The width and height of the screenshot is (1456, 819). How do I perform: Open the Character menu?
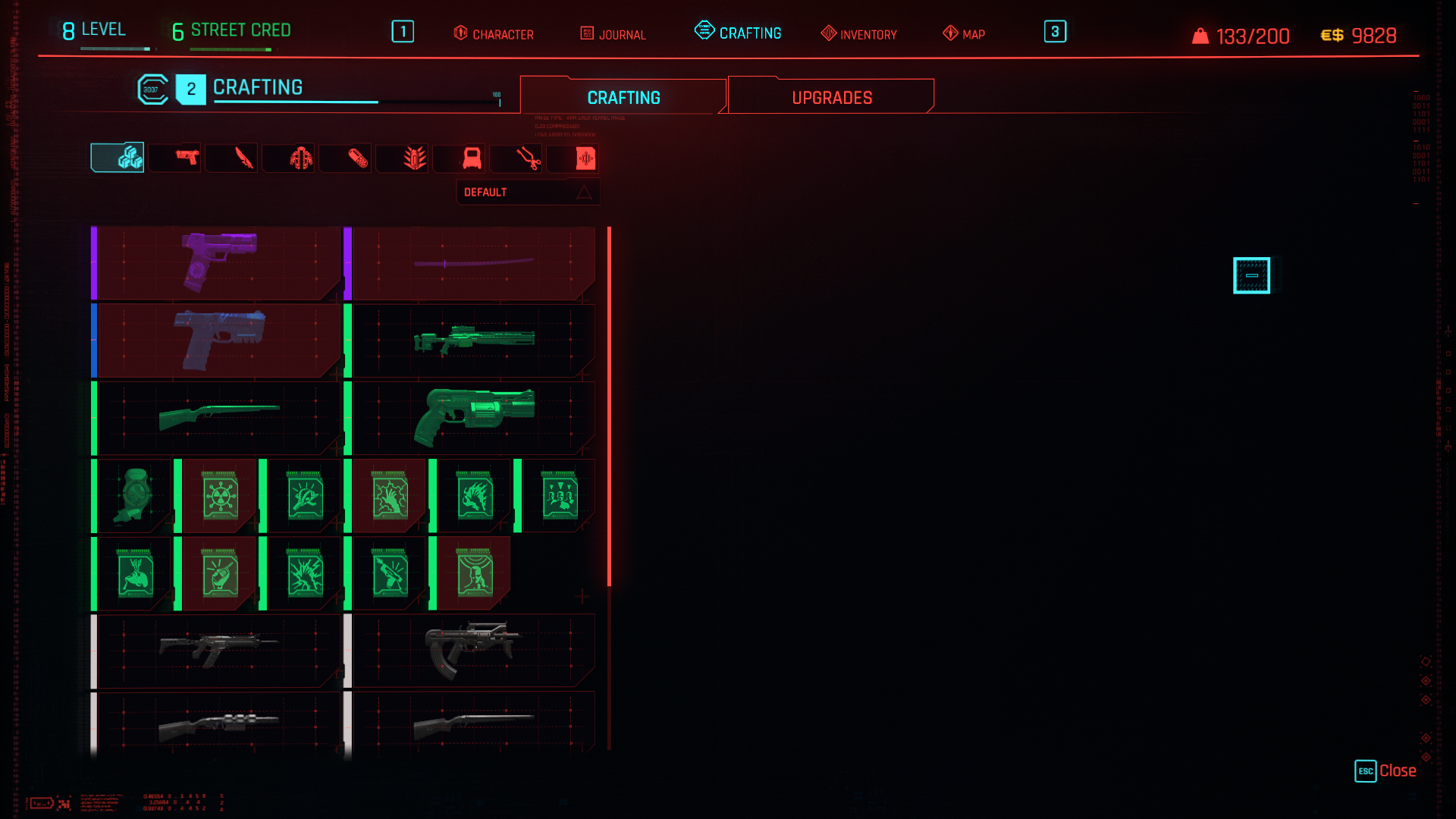pos(494,33)
